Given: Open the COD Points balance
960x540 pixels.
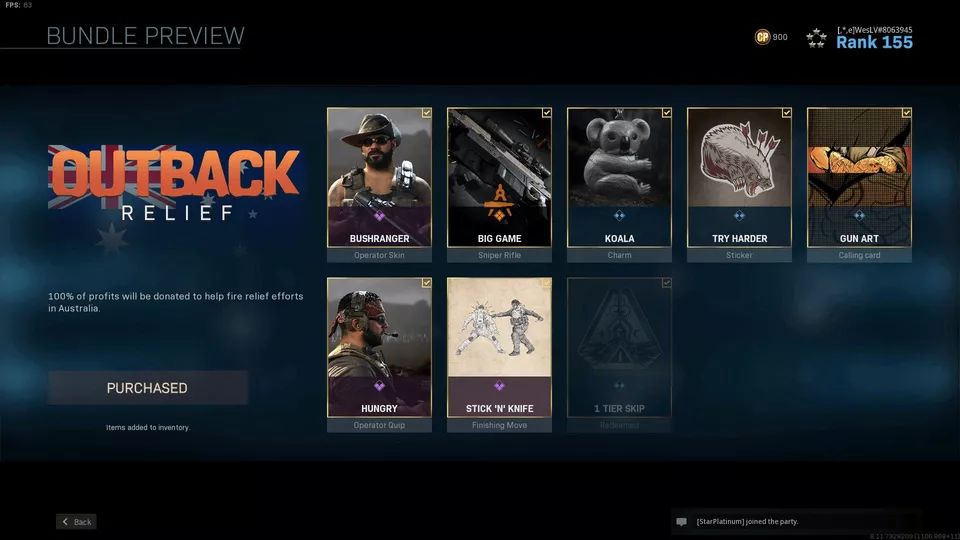Looking at the screenshot, I should [x=771, y=37].
